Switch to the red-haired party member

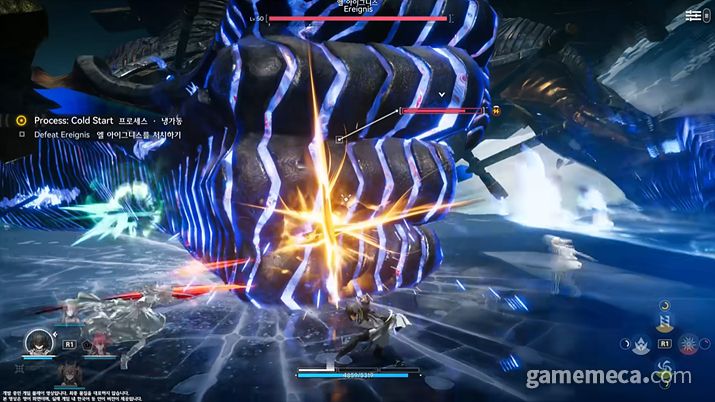point(99,343)
